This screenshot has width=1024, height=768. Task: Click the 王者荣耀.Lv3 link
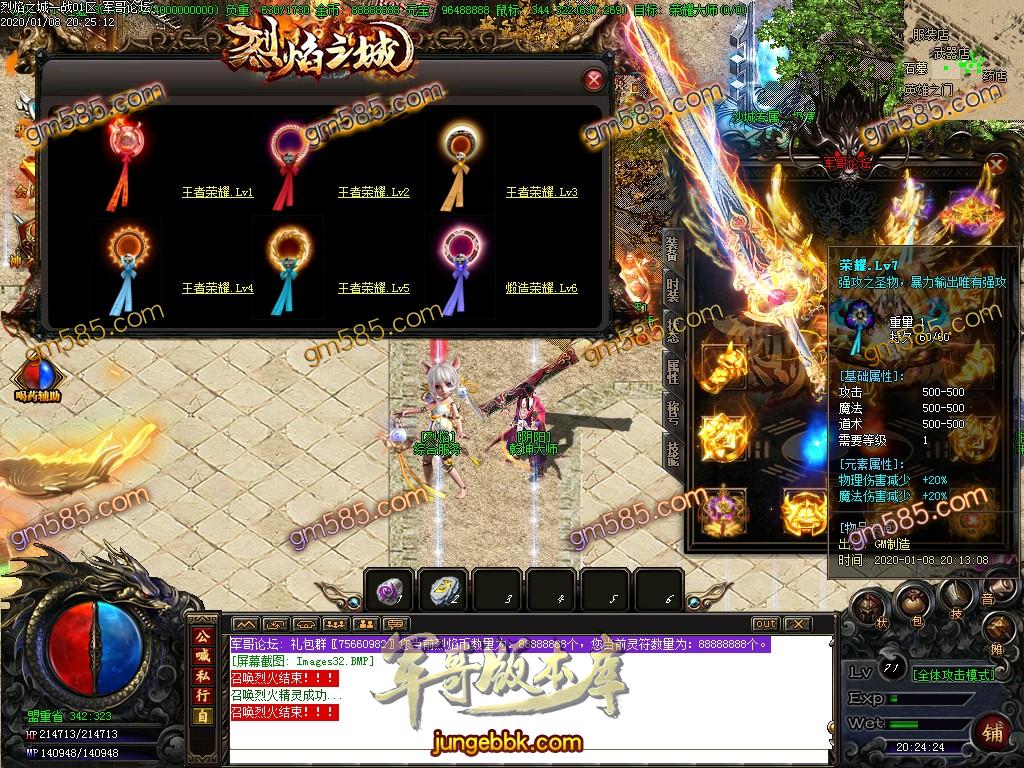point(541,193)
